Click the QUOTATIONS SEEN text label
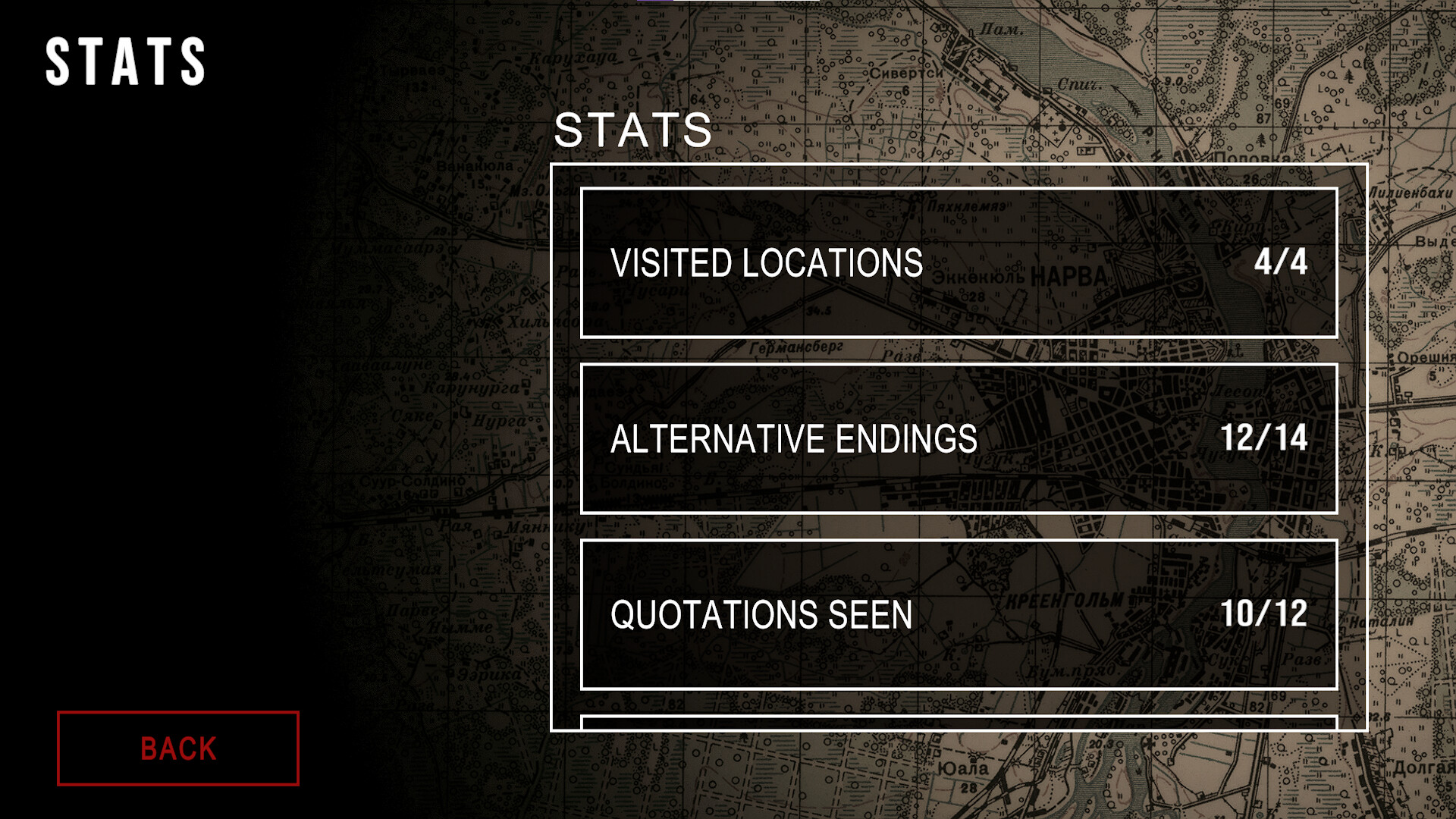This screenshot has width=1456, height=819. [763, 615]
